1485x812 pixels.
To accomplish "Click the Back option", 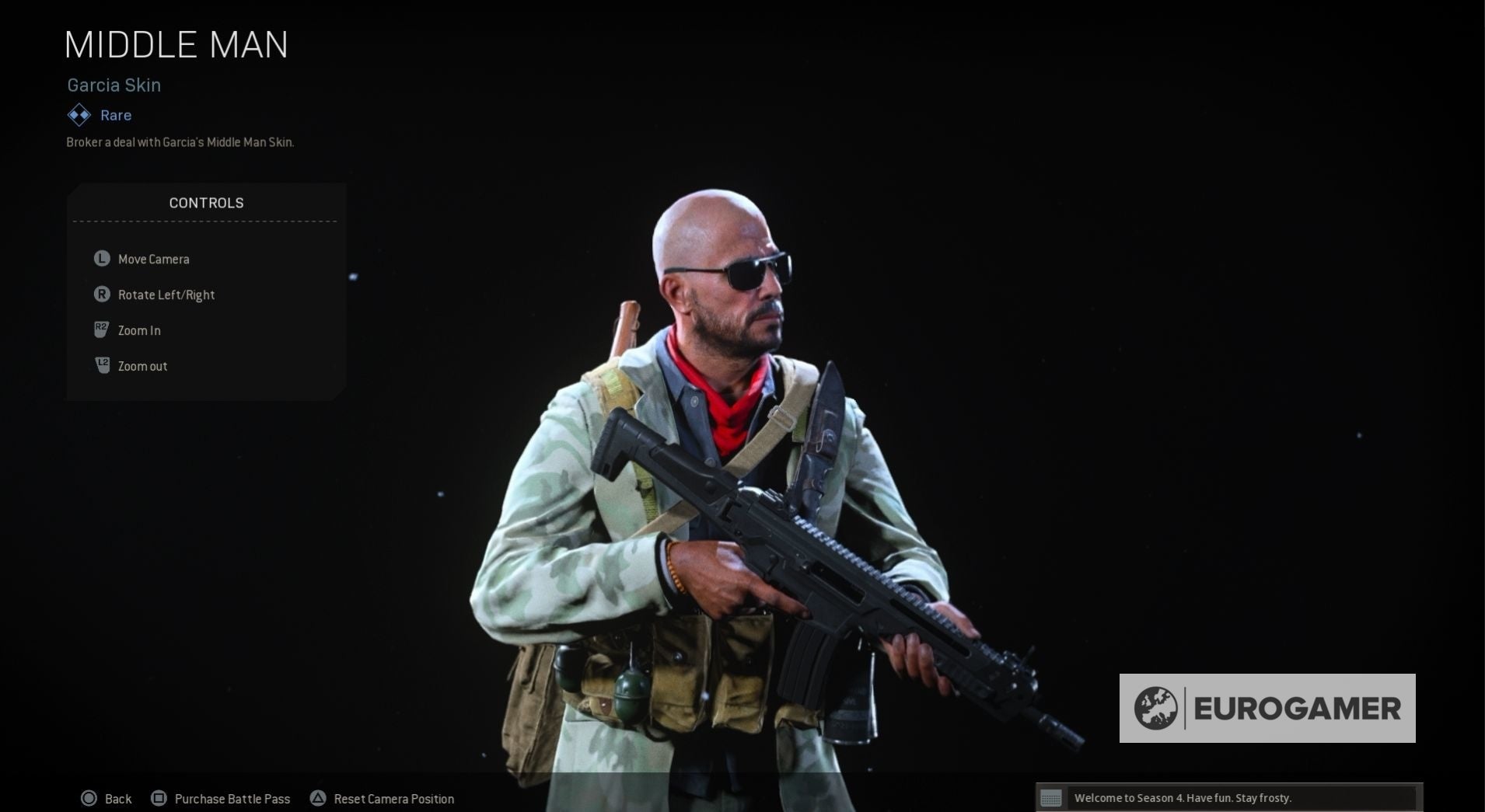I will [117, 798].
